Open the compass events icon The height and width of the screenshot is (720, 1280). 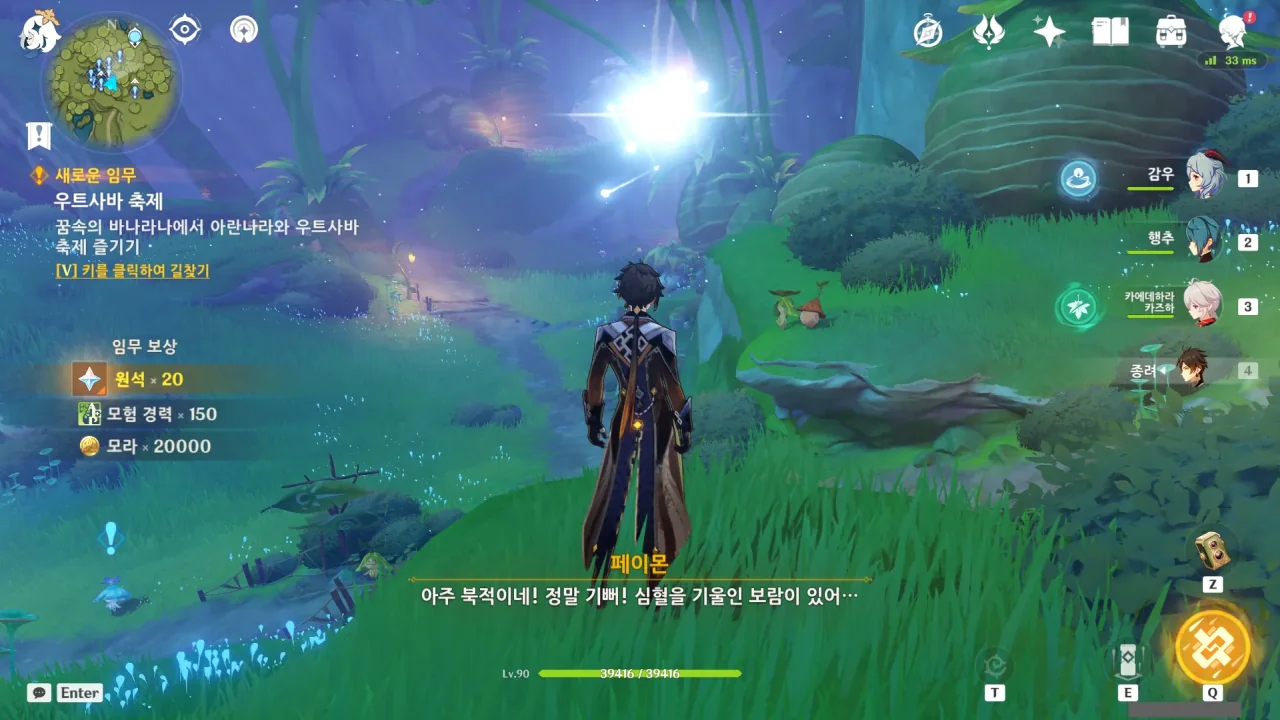(928, 32)
